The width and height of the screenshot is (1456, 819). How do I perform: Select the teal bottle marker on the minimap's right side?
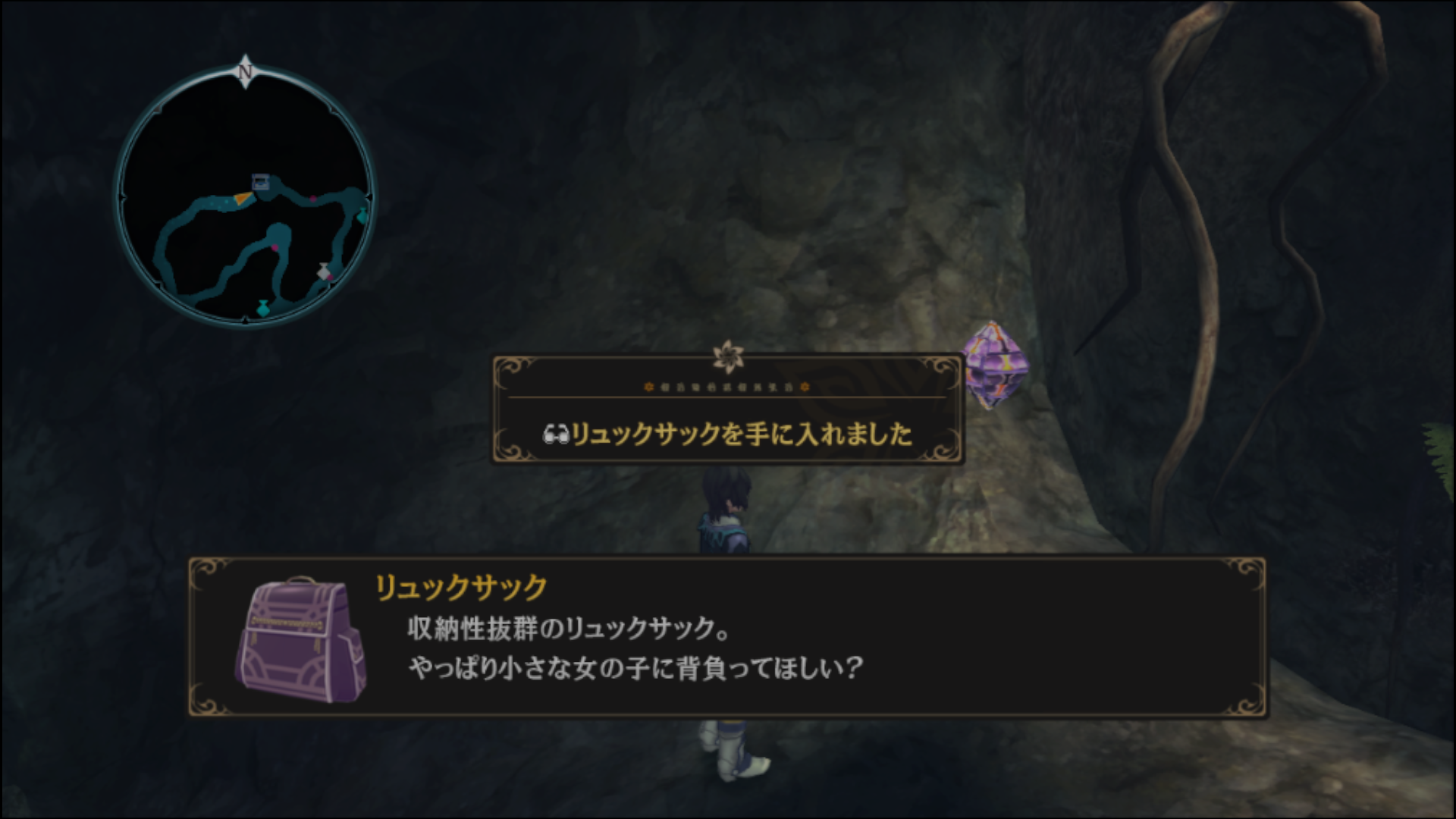pos(362,214)
